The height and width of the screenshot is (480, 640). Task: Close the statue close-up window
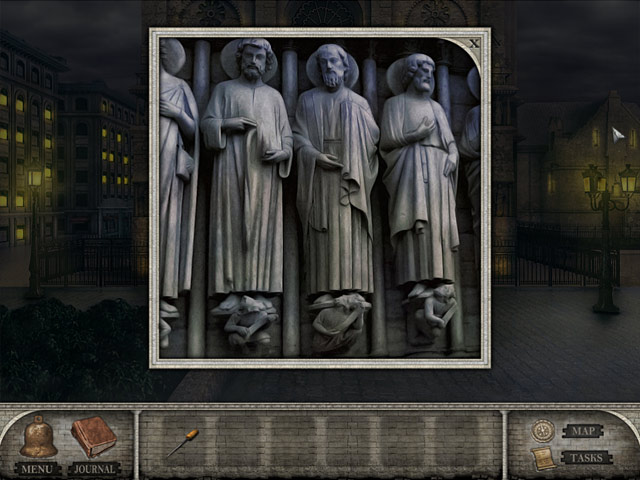coord(474,43)
